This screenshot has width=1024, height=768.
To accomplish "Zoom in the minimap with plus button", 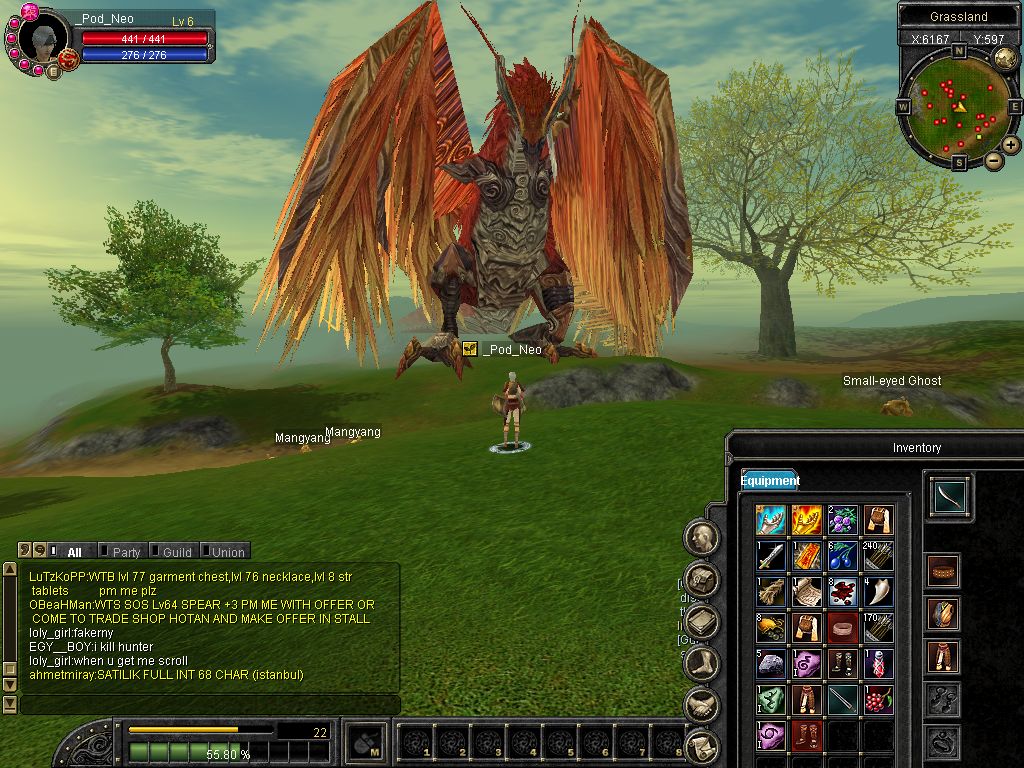I will (1011, 145).
